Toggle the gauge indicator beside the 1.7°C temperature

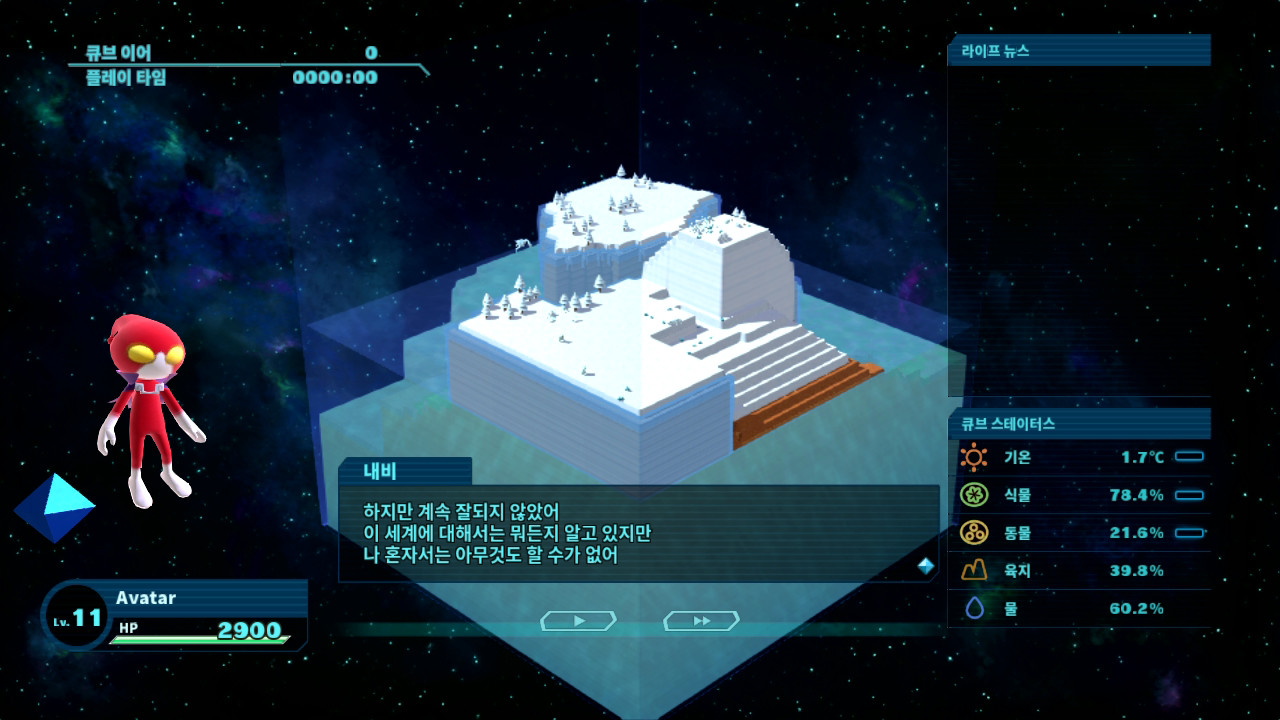pos(1190,456)
